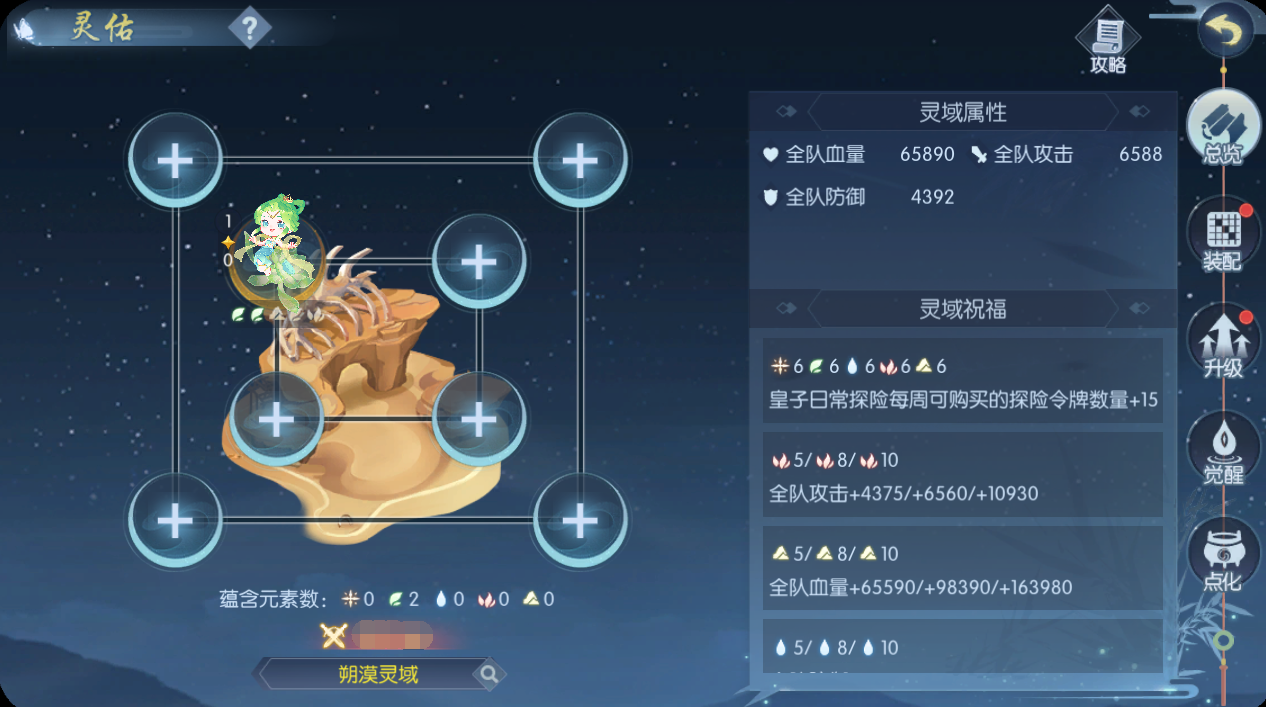Viewport: 1266px width, 707px height.
Task: Select the 点化 tab
Action: click(x=1223, y=556)
